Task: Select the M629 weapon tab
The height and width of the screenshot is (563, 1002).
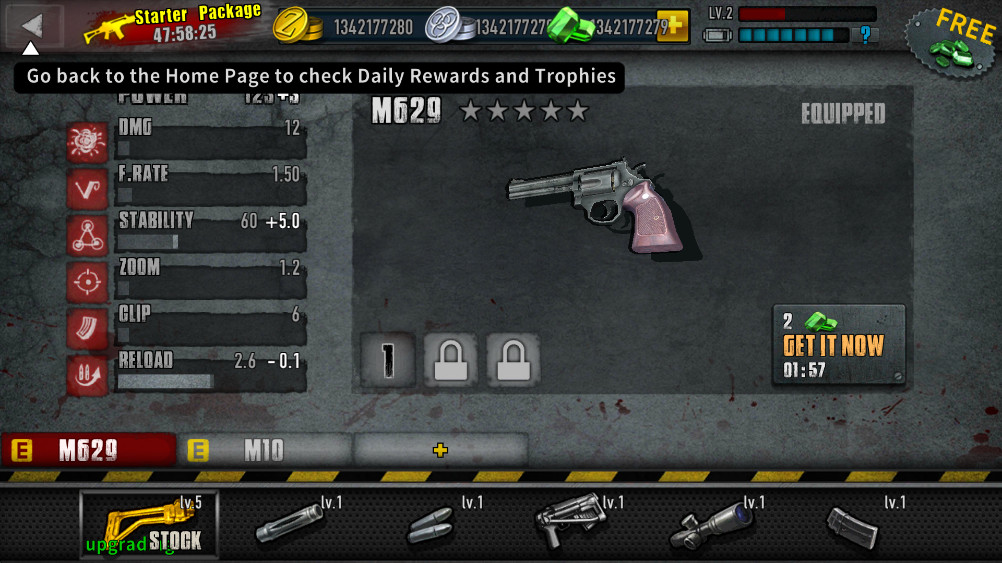Action: [88, 450]
